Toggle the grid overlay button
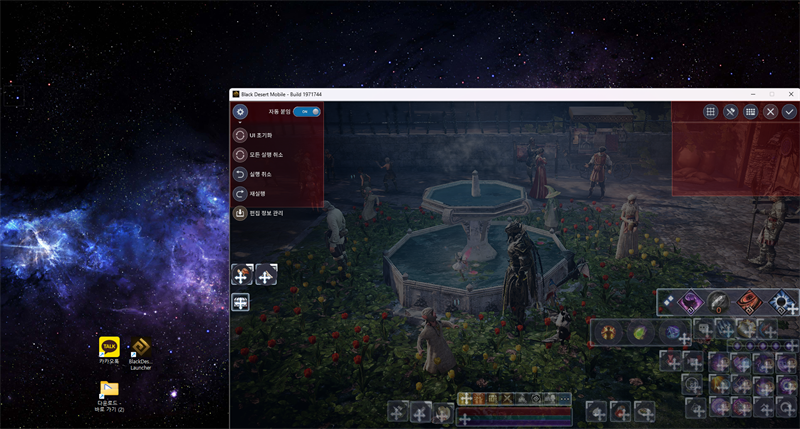This screenshot has width=800, height=429. pyautogui.click(x=710, y=112)
